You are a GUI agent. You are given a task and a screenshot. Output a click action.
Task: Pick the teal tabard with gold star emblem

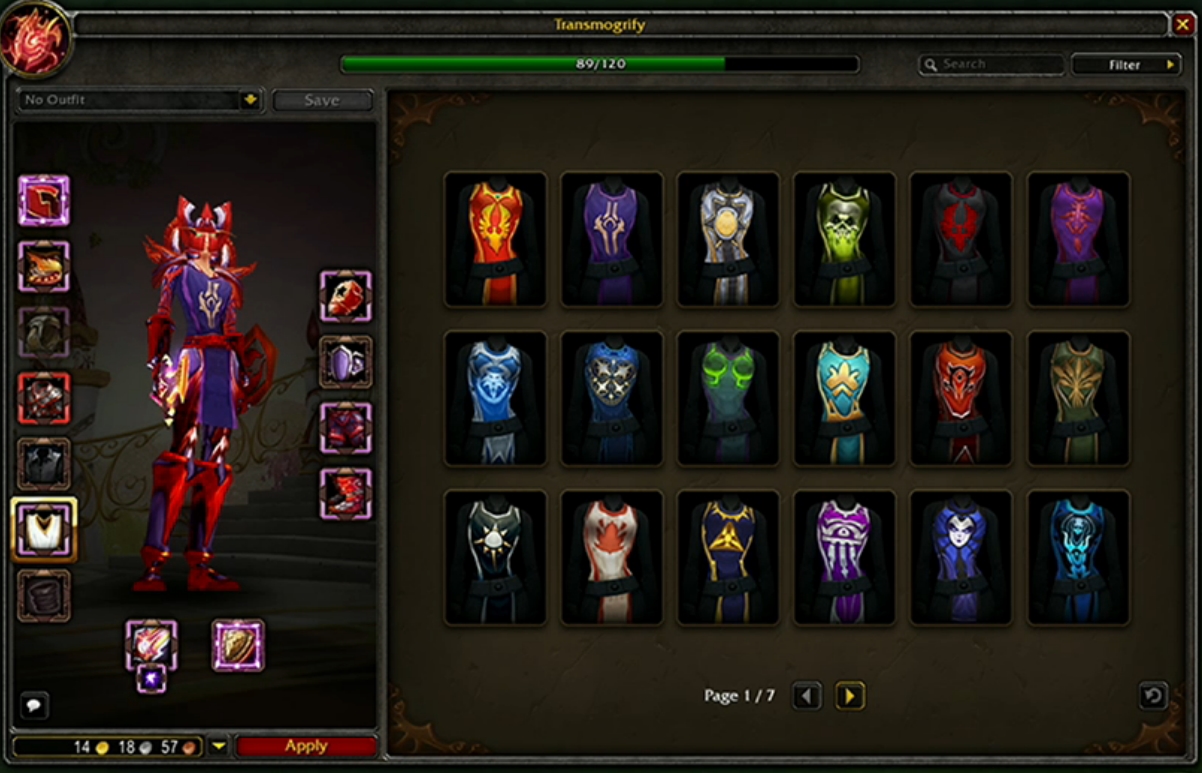pyautogui.click(x=844, y=398)
